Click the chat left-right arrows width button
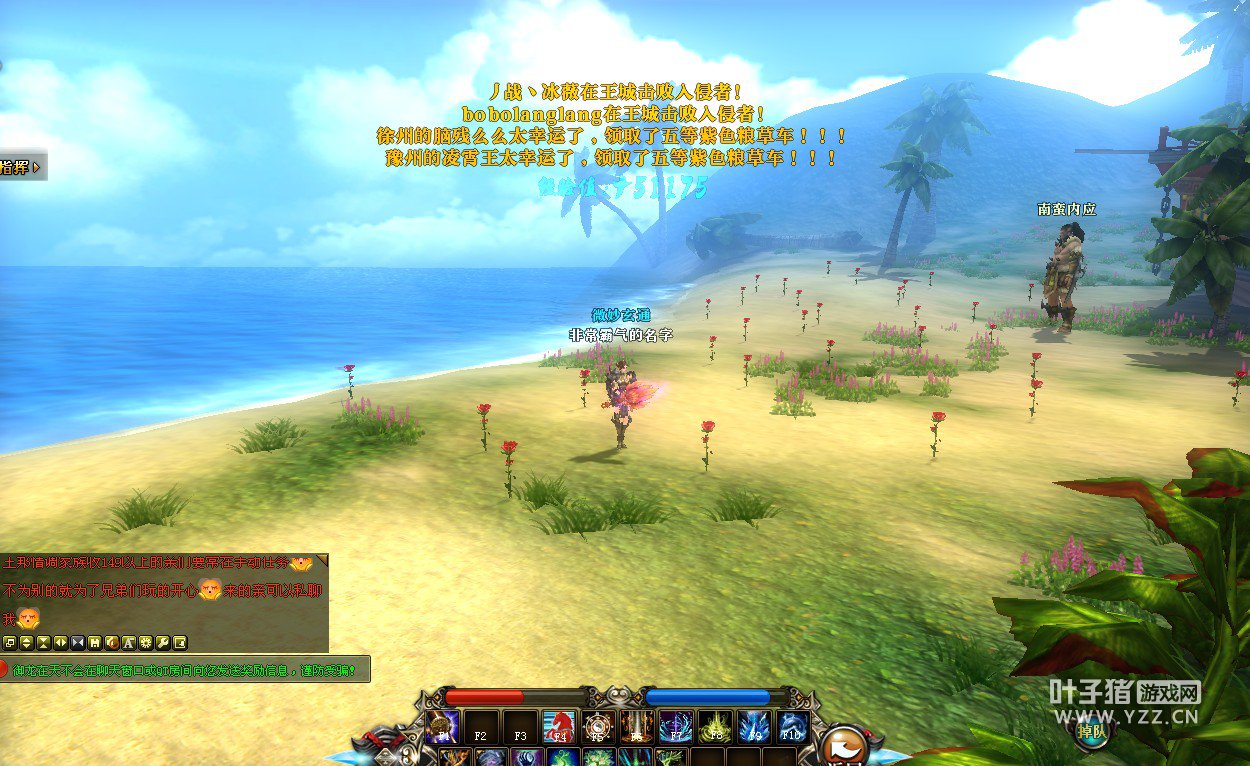Viewport: 1250px width, 766px height. (60, 642)
